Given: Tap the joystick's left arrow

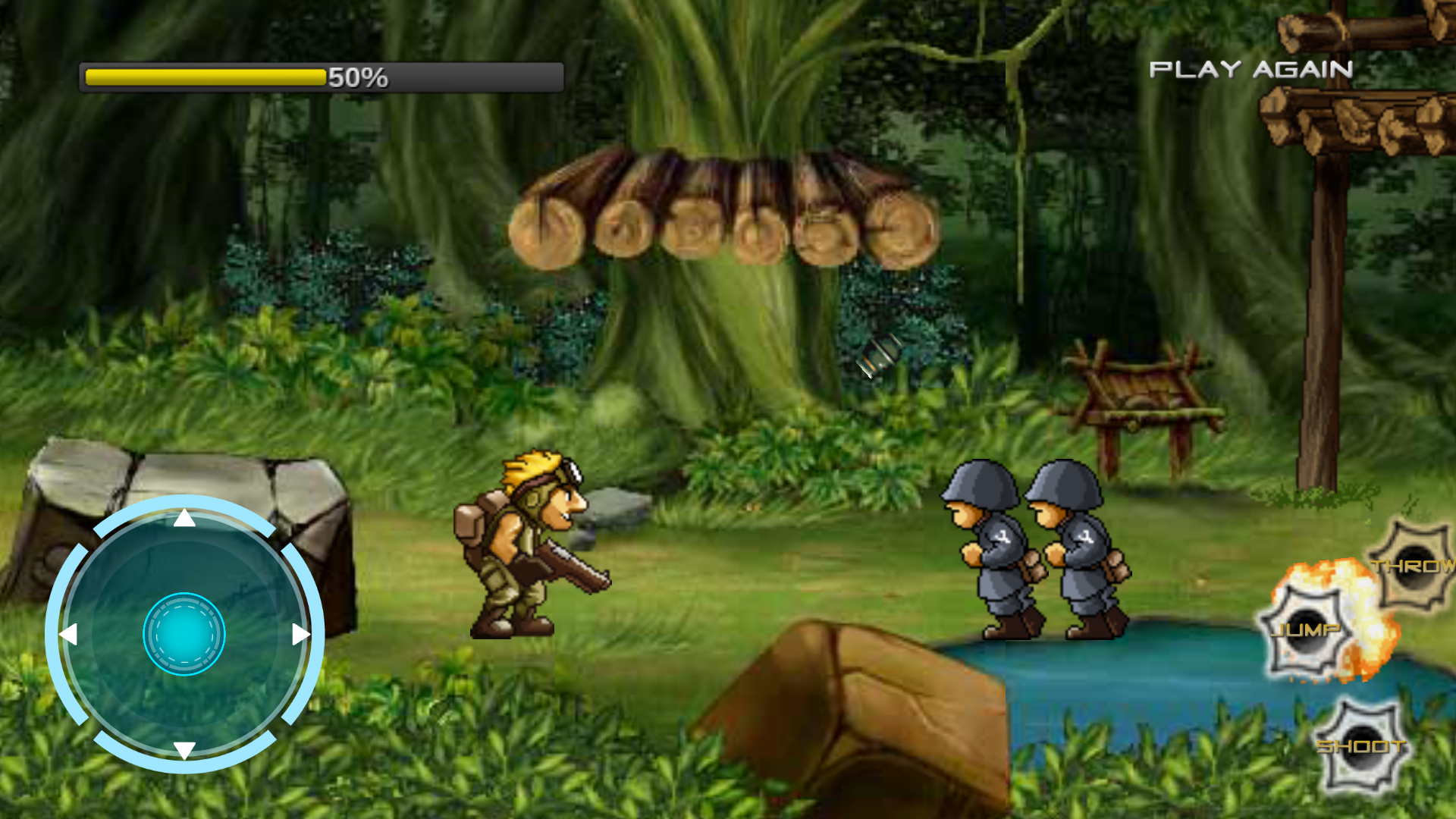Looking at the screenshot, I should pos(69,634).
